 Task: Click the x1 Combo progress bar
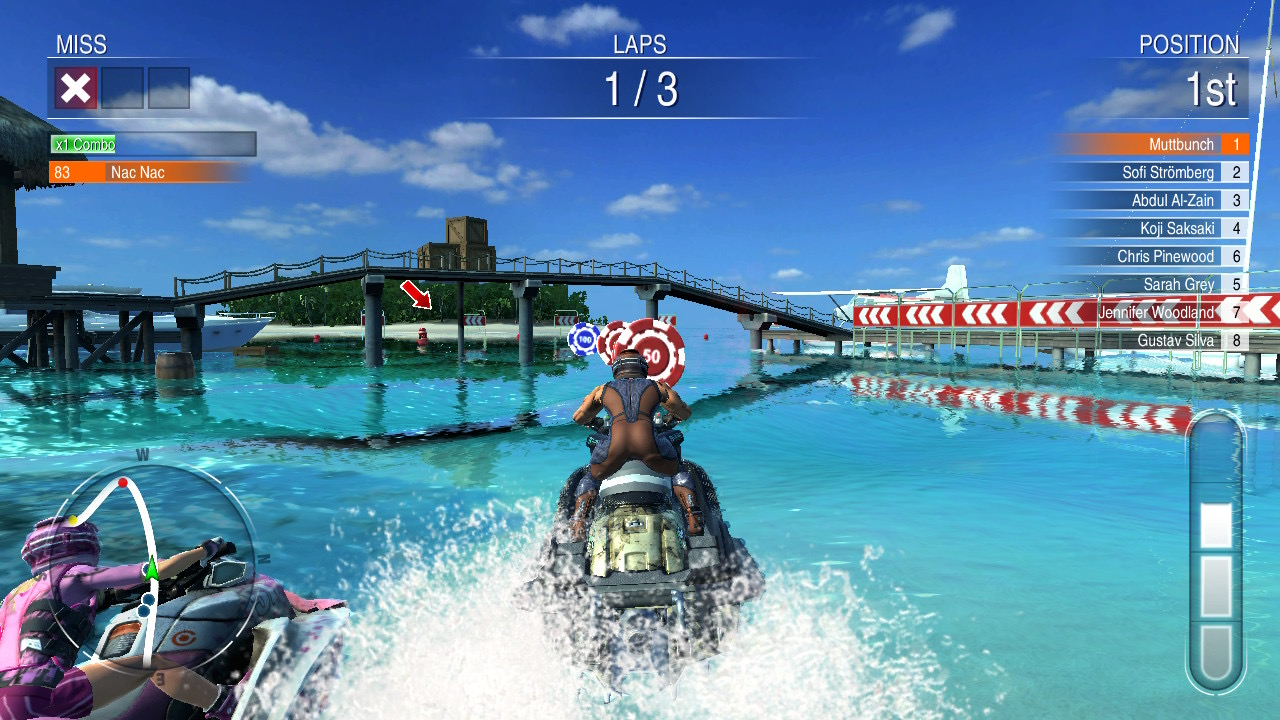(x=152, y=144)
